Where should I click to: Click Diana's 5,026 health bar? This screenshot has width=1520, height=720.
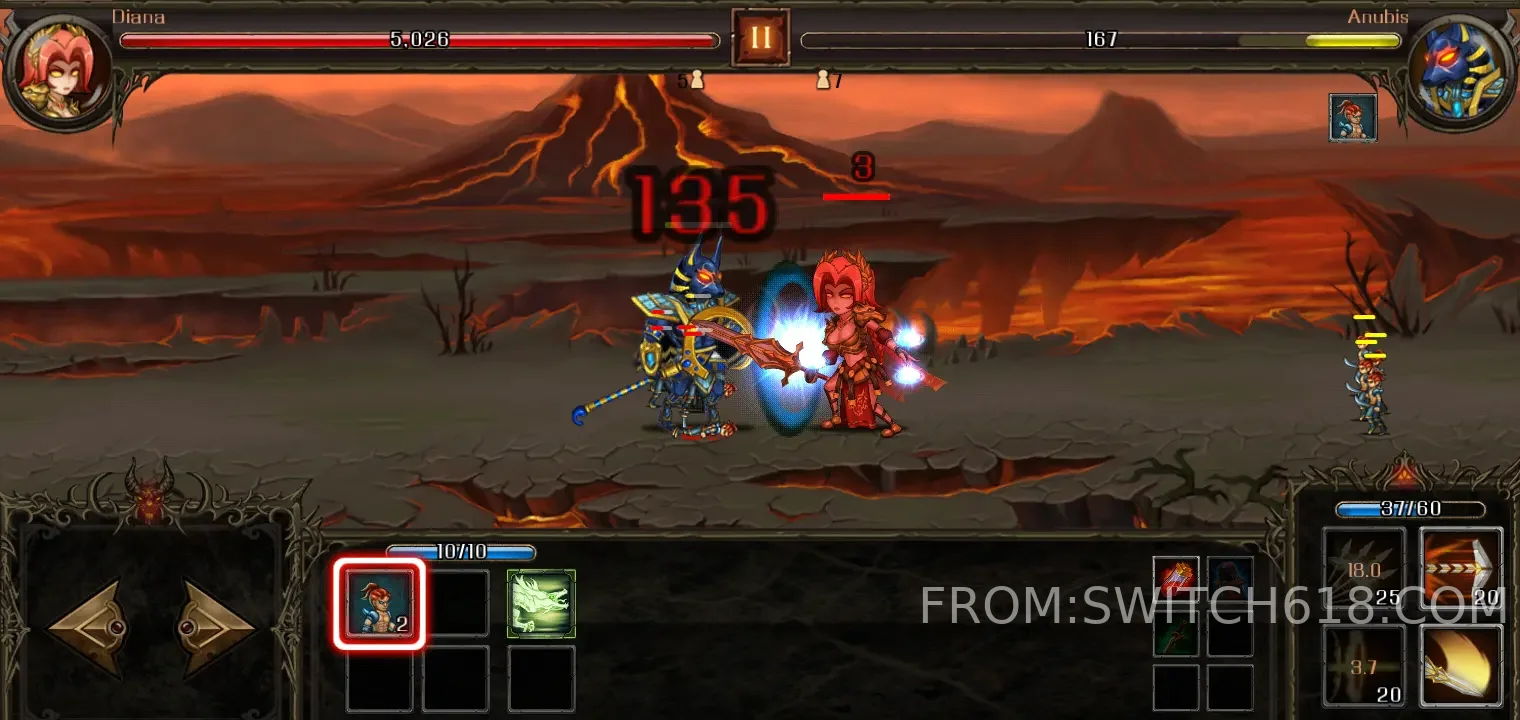pyautogui.click(x=419, y=40)
